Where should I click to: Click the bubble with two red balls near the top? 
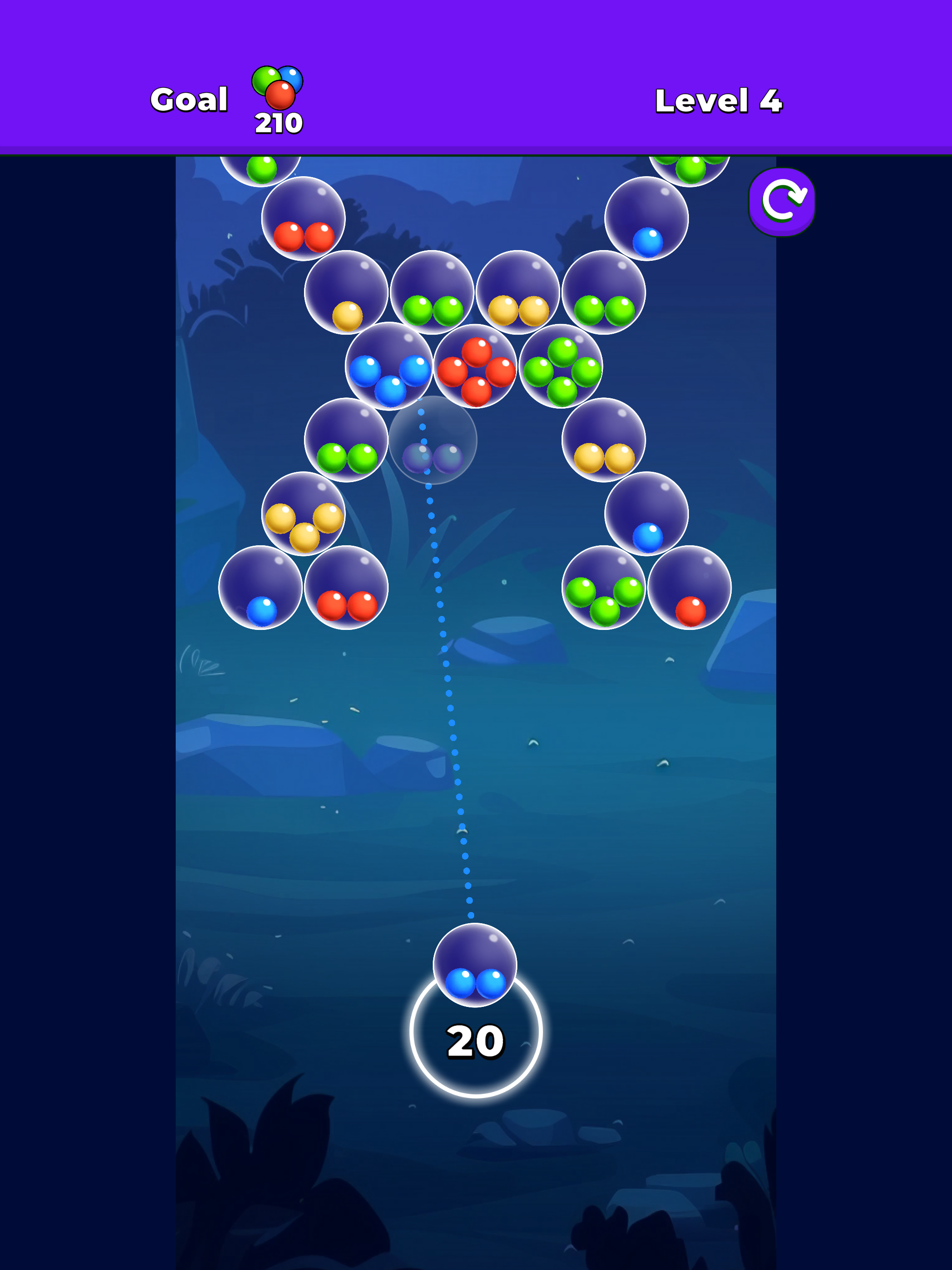point(304,230)
